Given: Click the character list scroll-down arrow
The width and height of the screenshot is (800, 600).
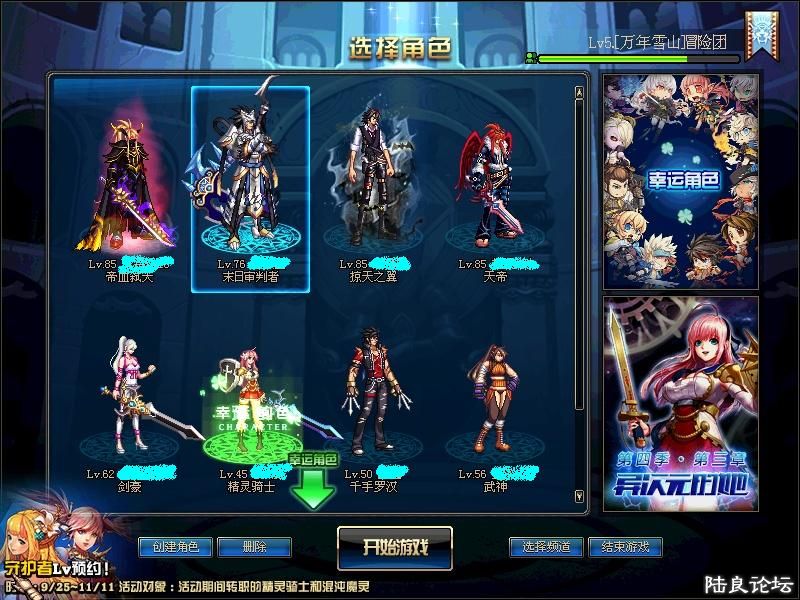Looking at the screenshot, I should coord(579,494).
